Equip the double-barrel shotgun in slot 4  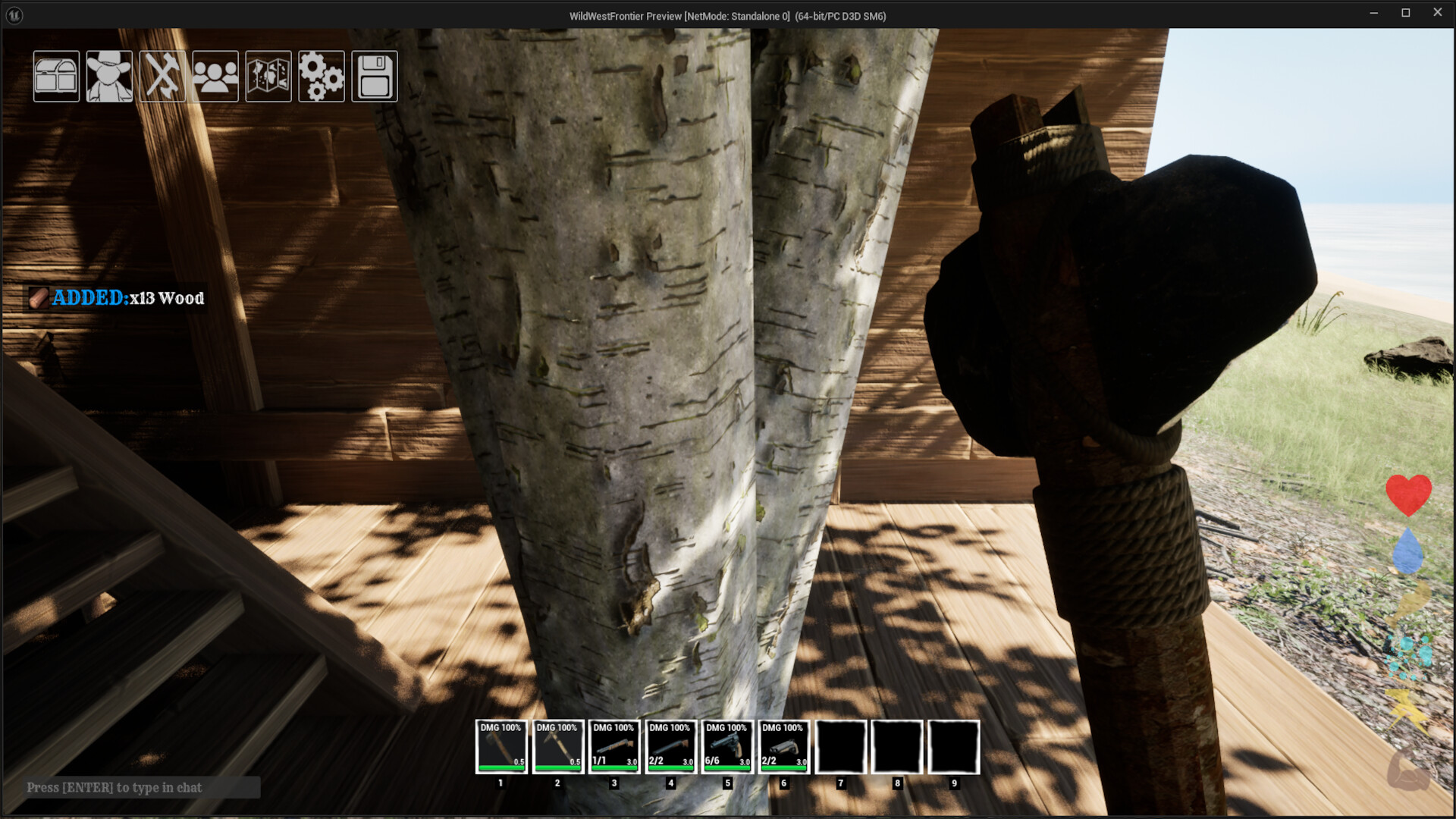click(670, 747)
